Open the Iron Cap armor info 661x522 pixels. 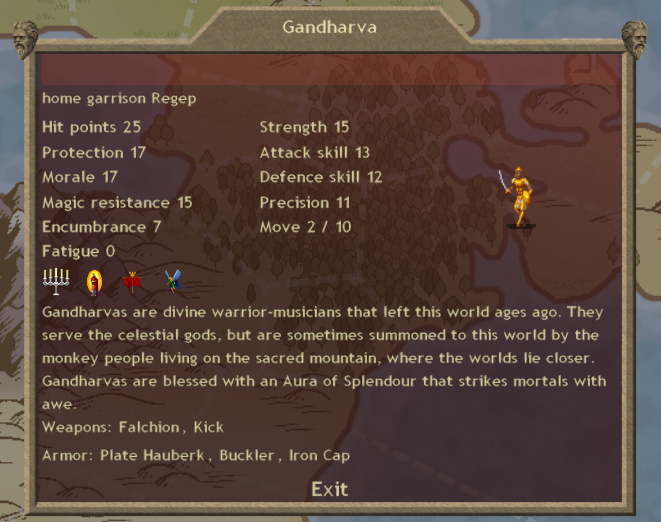click(x=320, y=456)
